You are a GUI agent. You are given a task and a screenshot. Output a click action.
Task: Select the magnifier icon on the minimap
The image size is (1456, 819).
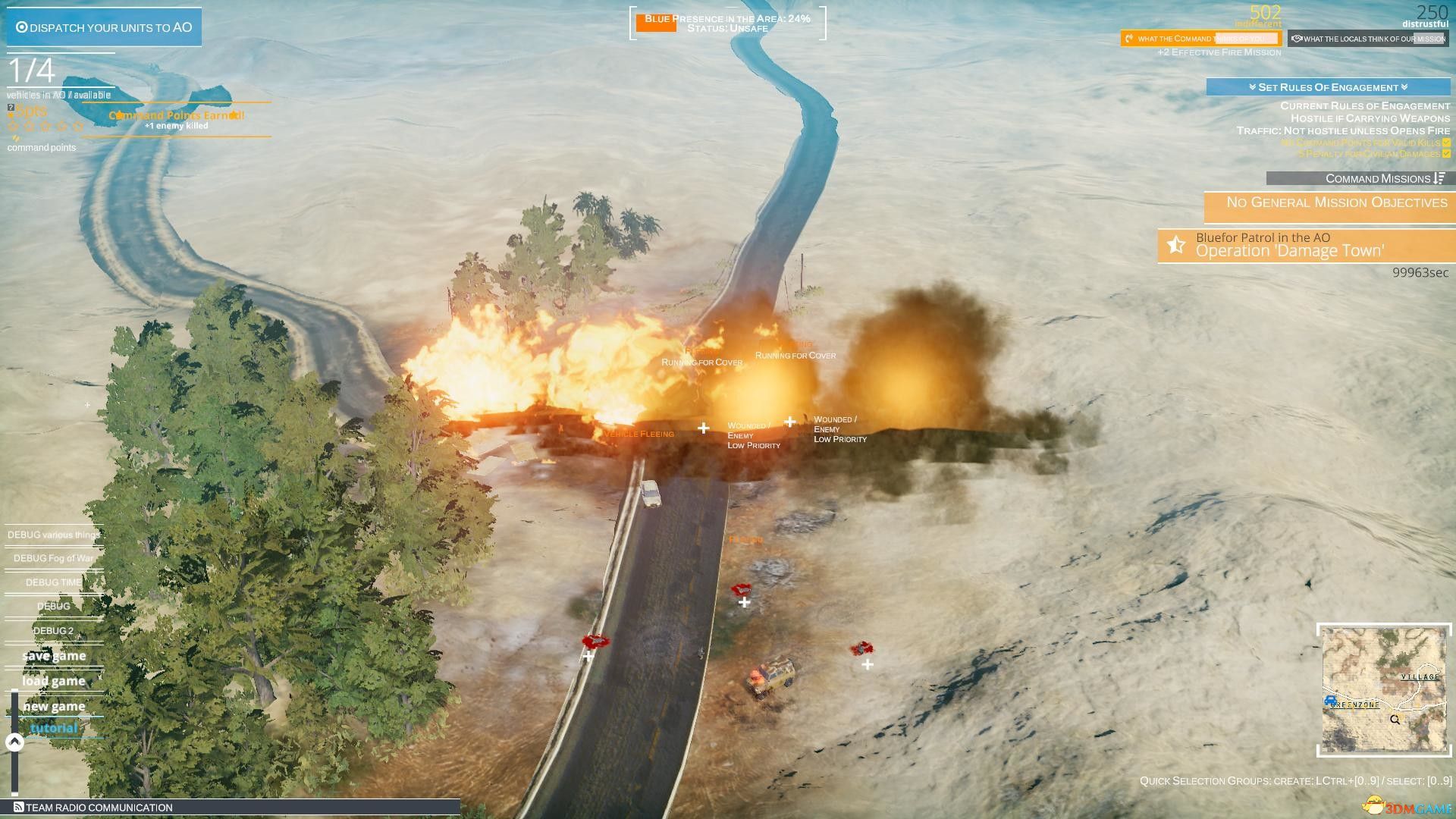coord(1395,719)
